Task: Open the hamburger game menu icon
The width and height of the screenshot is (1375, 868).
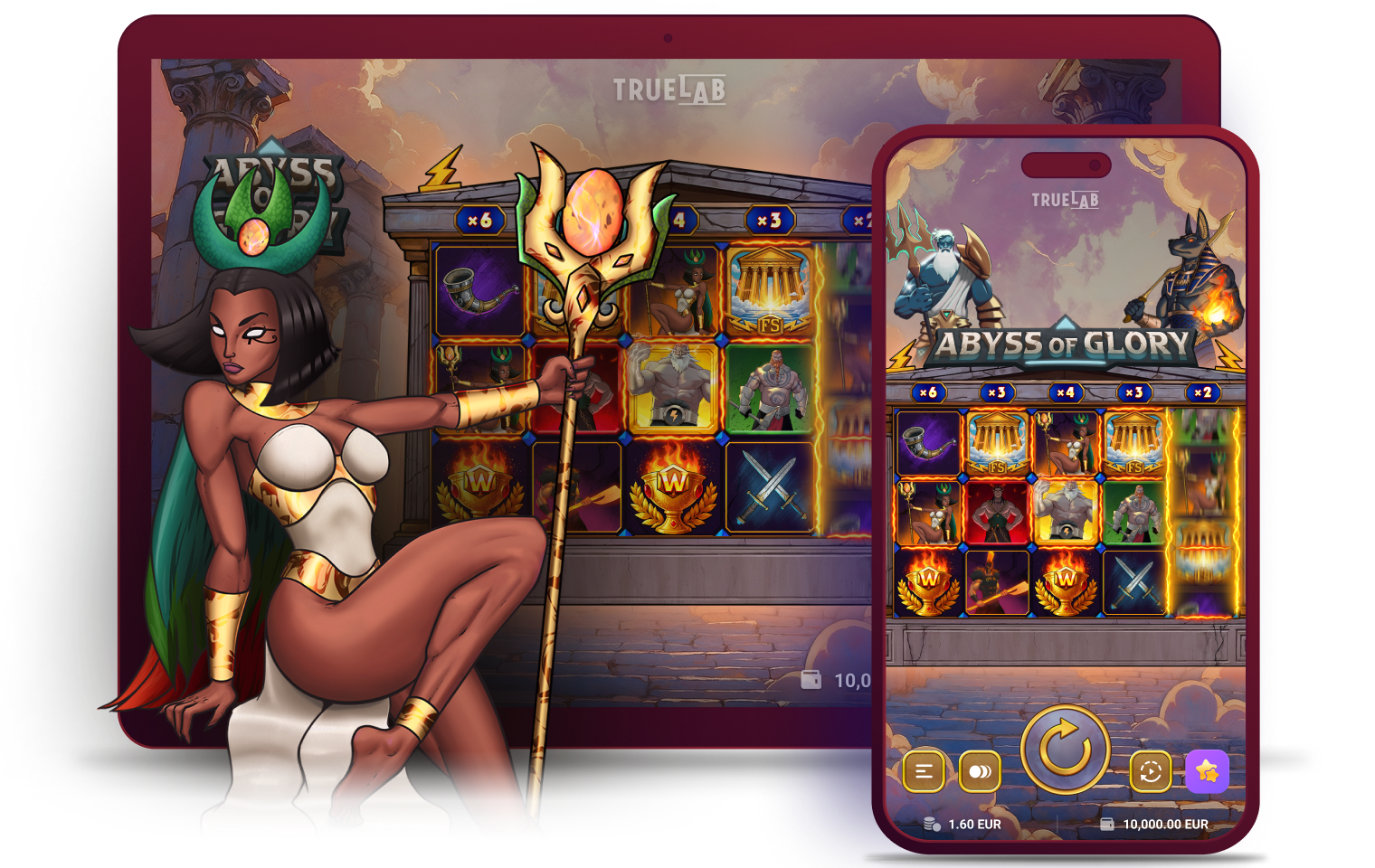Action: tap(924, 771)
